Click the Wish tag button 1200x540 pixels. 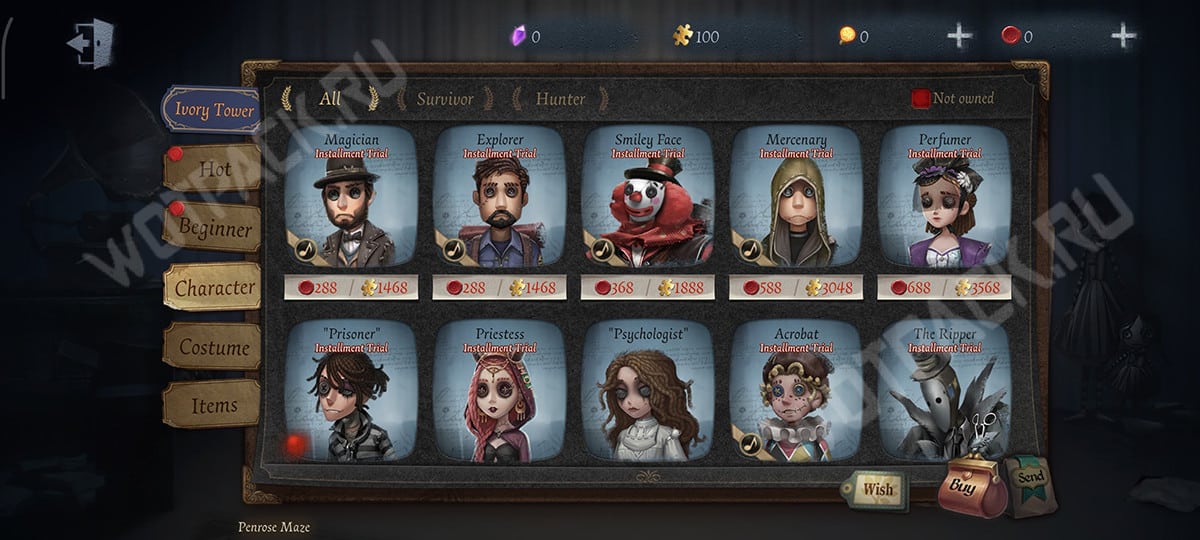(x=873, y=490)
